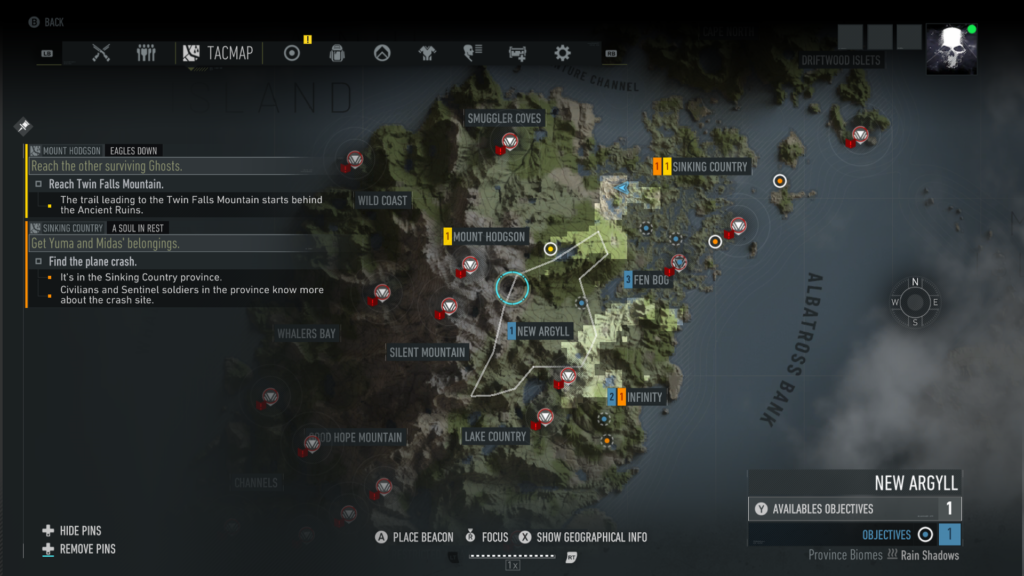Select the New Argyll province label
1024x576 pixels.
(543, 331)
